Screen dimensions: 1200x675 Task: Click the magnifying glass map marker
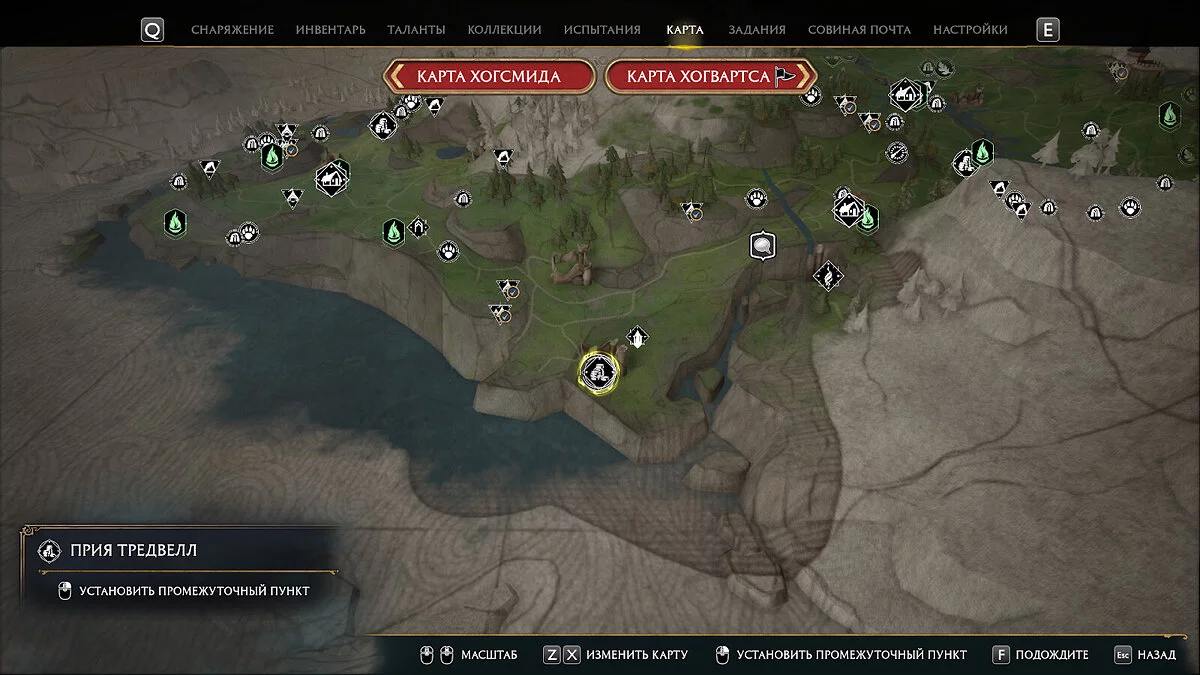point(763,244)
